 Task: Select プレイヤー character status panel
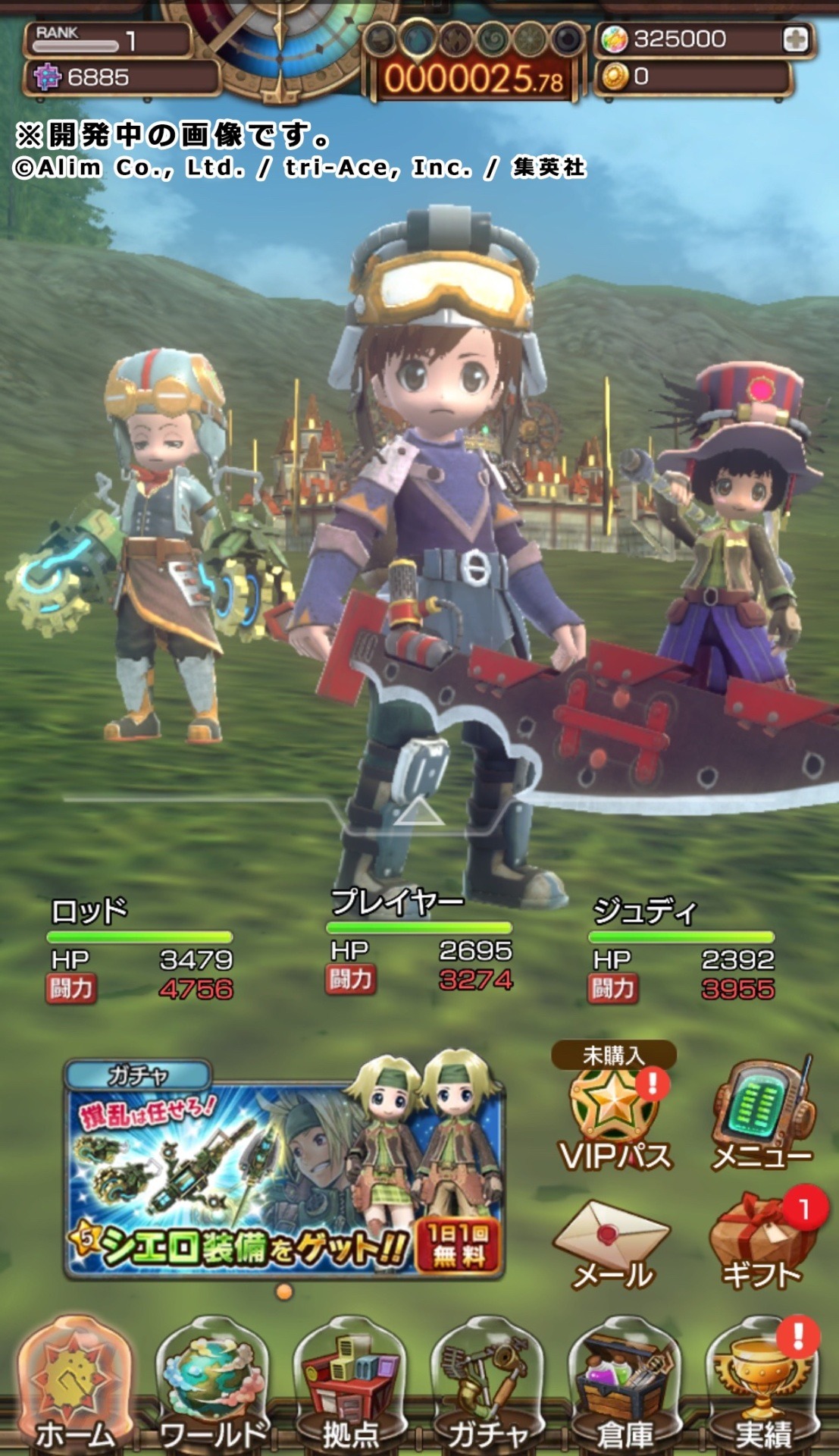click(x=419, y=943)
